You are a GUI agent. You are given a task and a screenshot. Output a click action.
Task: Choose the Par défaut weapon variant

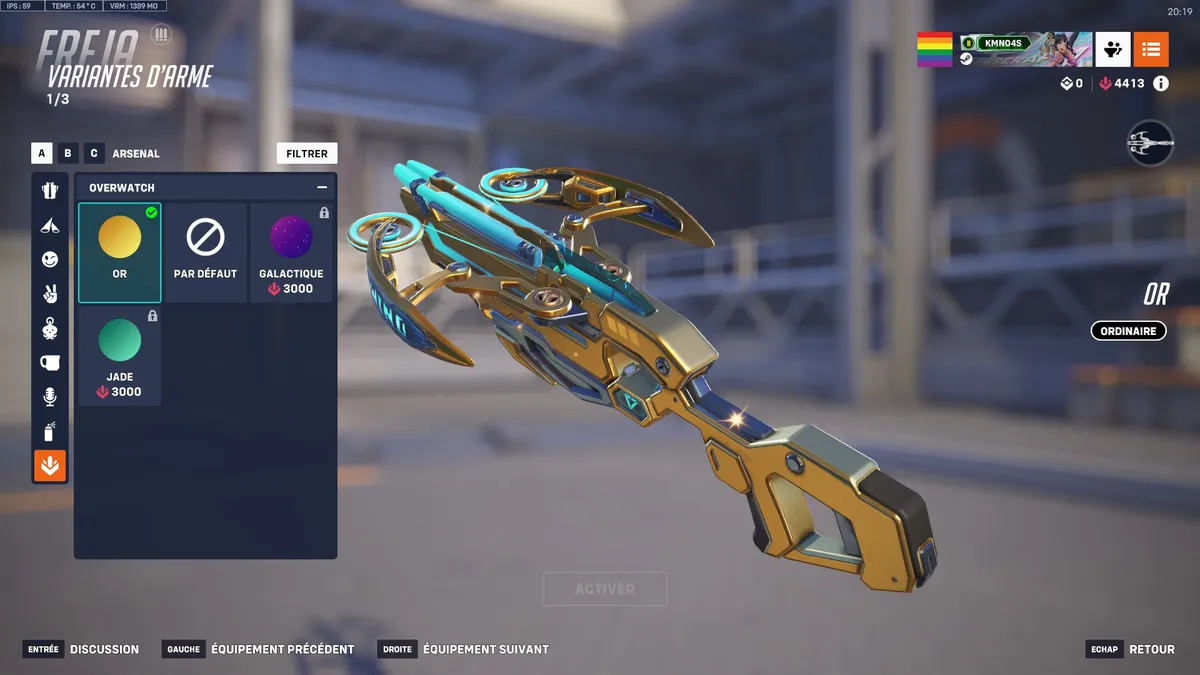[x=205, y=252]
